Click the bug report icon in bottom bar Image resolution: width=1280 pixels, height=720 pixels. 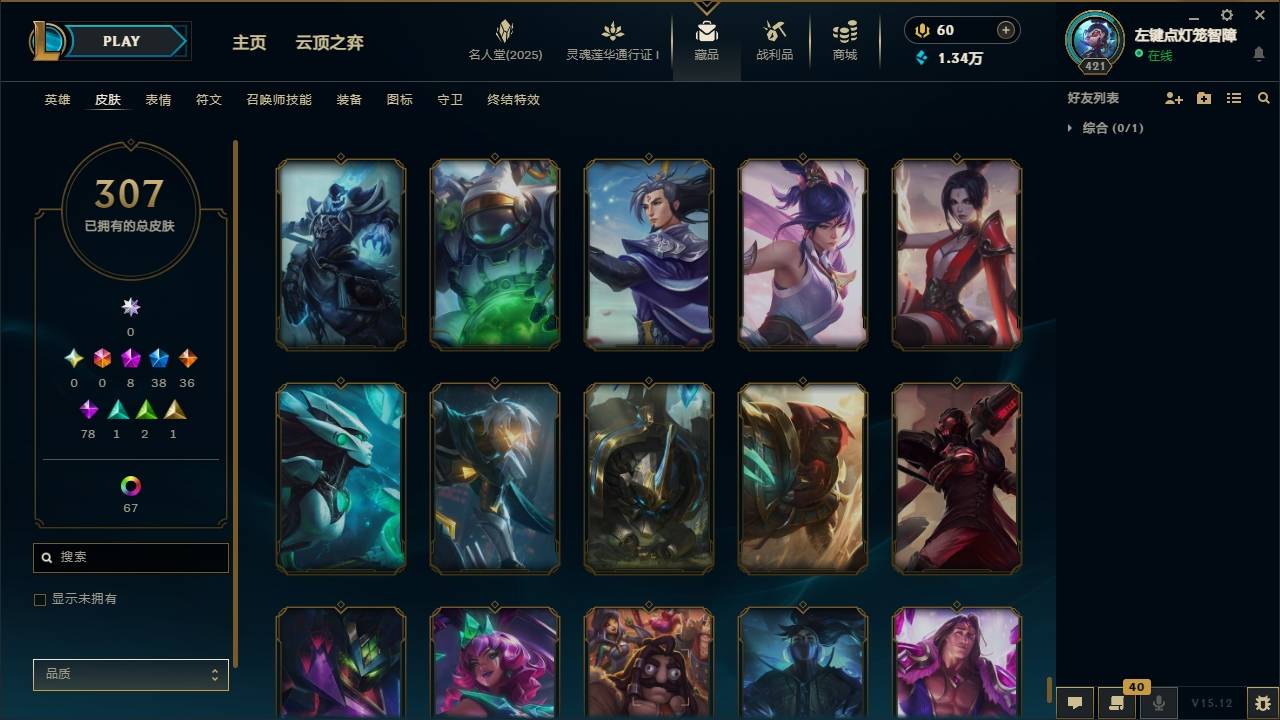[x=1258, y=704]
